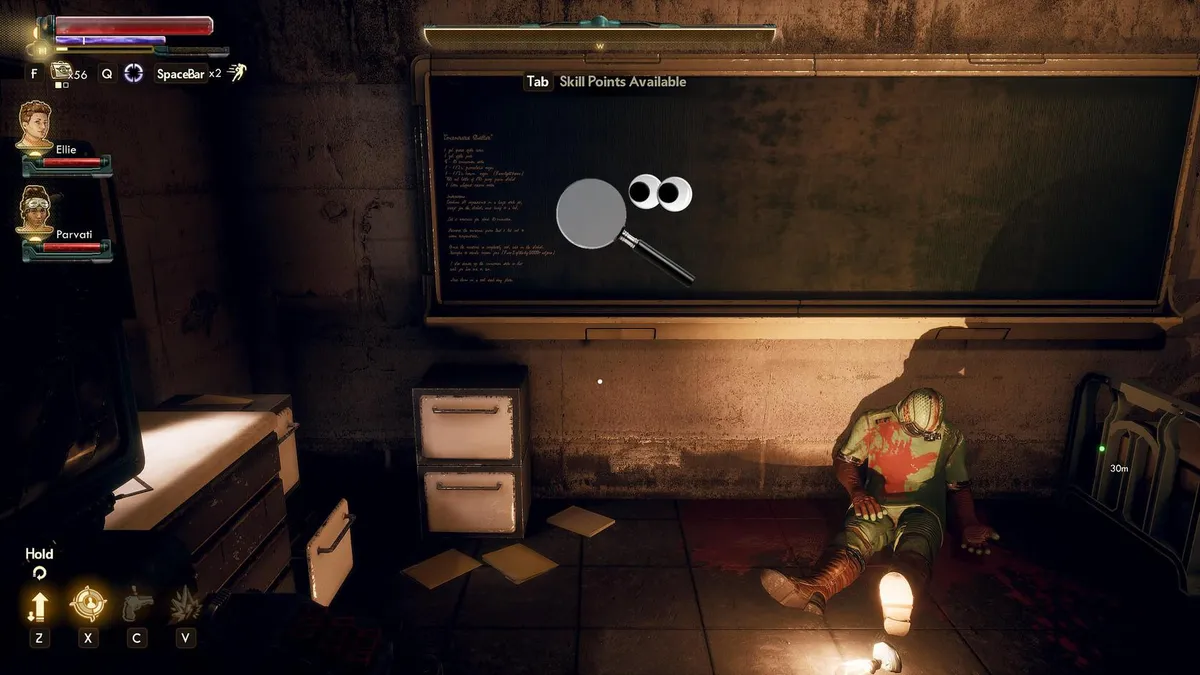This screenshot has height=675, width=1200.
Task: Trigger the explosion-burst companion ability icon
Action: [x=185, y=605]
